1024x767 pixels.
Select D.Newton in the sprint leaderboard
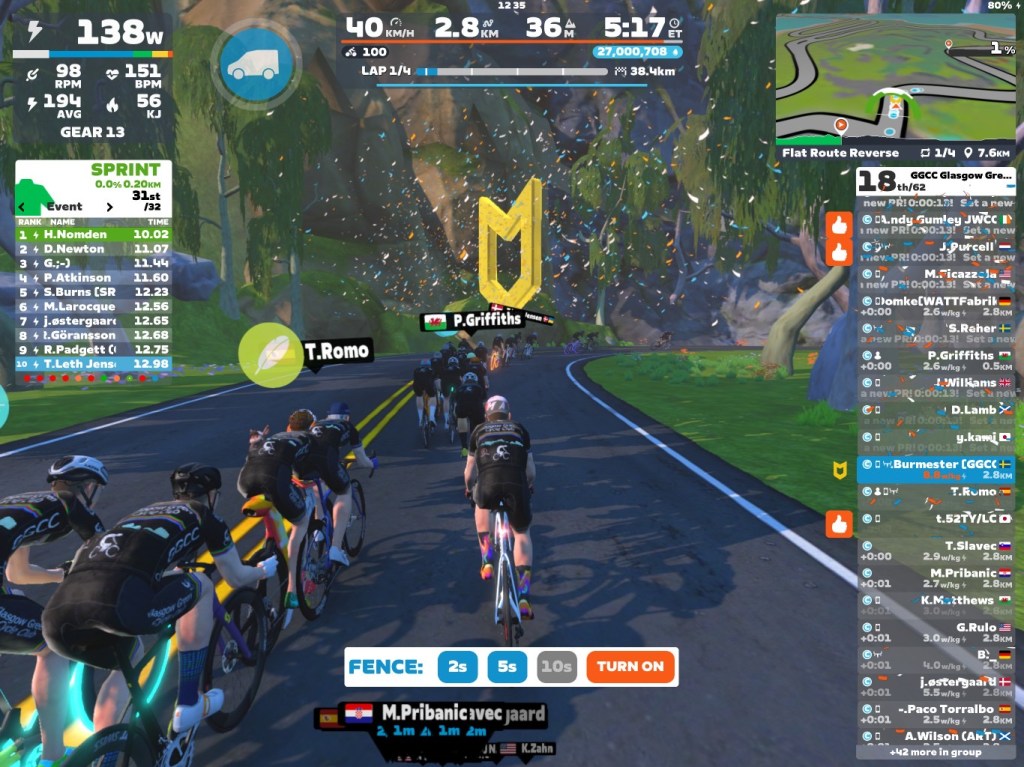coord(93,248)
